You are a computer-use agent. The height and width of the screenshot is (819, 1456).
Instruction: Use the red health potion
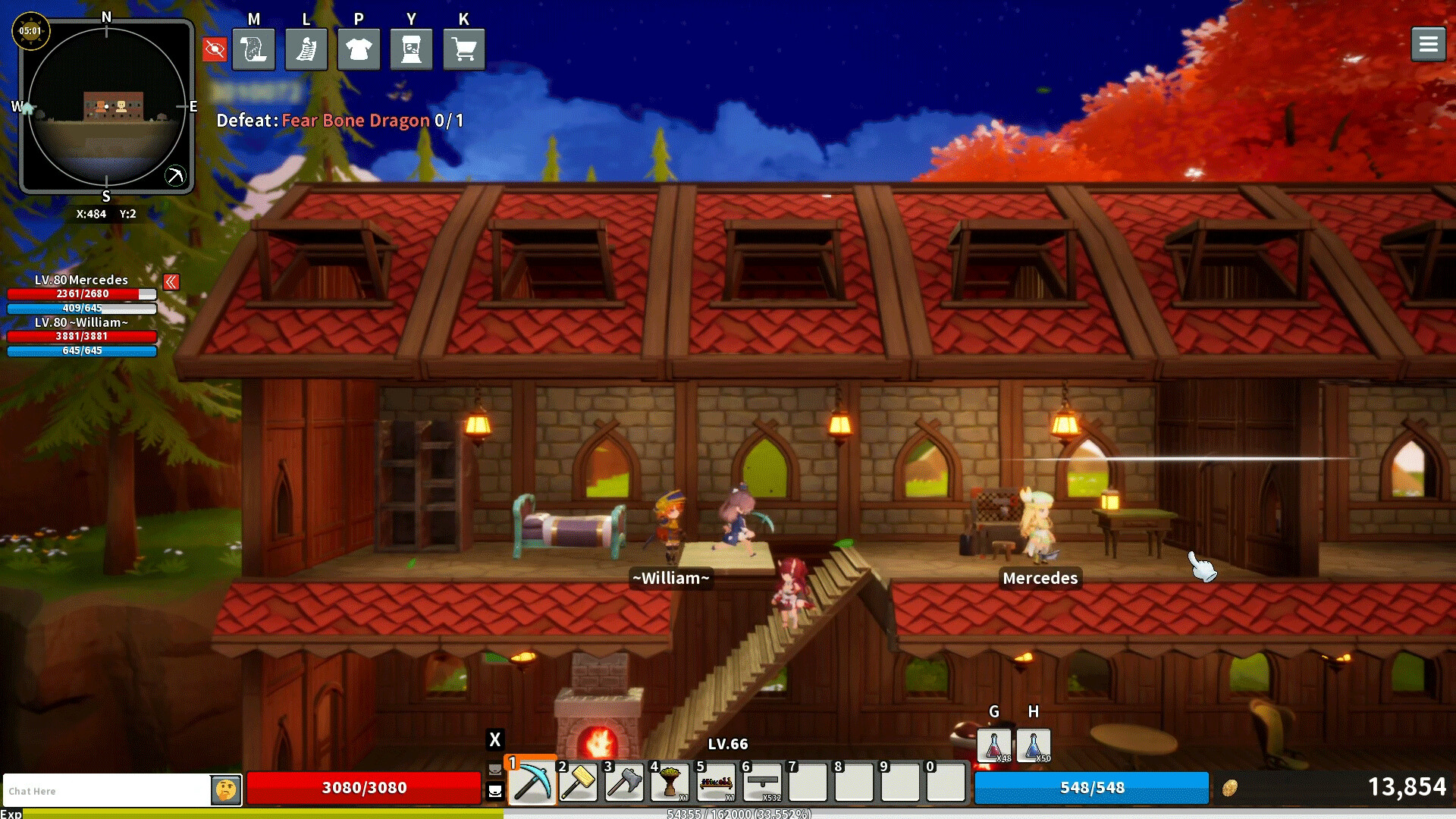point(993,745)
